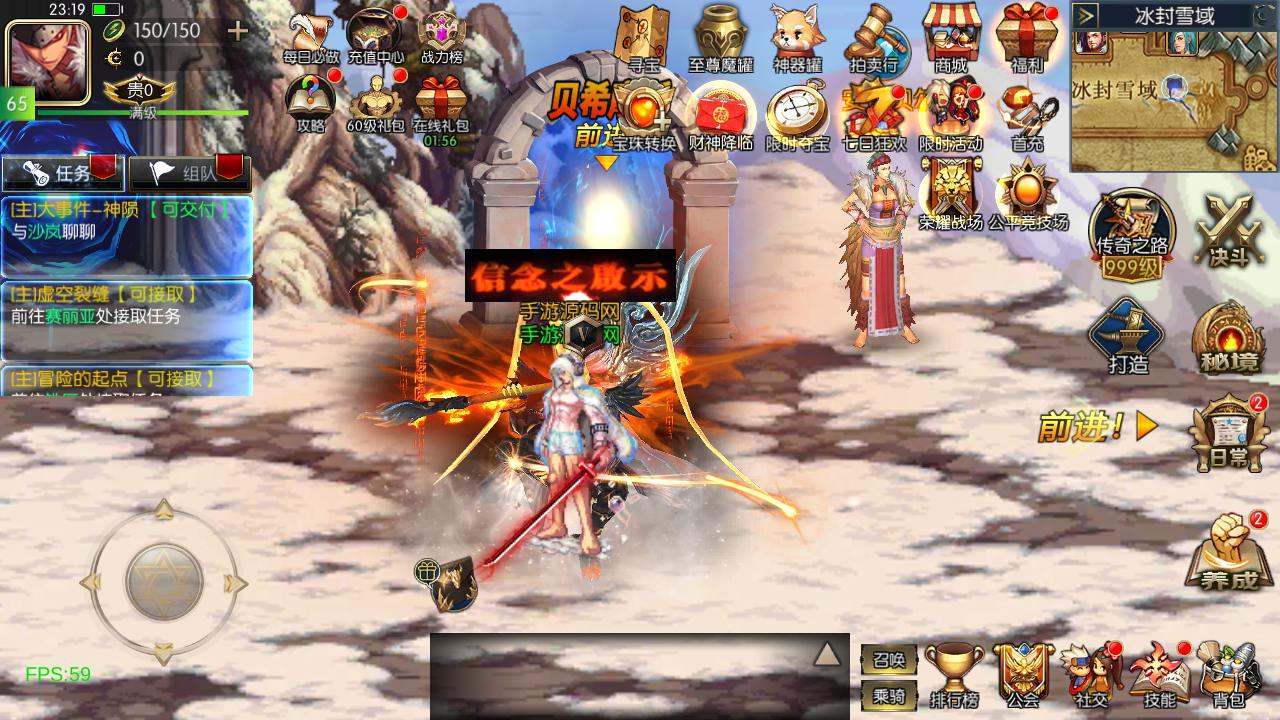Open the 充值中心 recharge center
Image resolution: width=1280 pixels, height=720 pixels.
375,36
